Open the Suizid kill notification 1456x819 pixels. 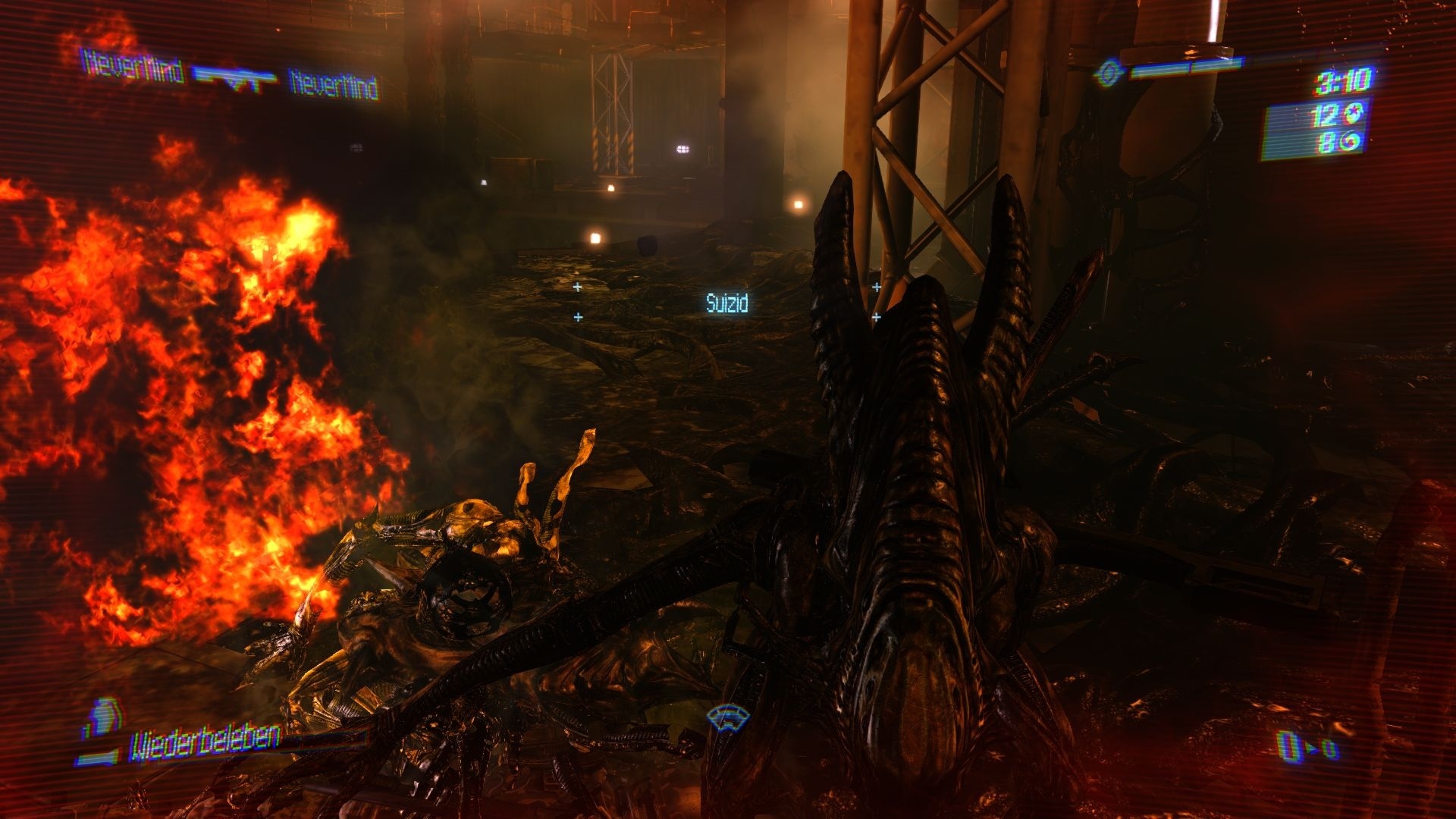tap(726, 303)
